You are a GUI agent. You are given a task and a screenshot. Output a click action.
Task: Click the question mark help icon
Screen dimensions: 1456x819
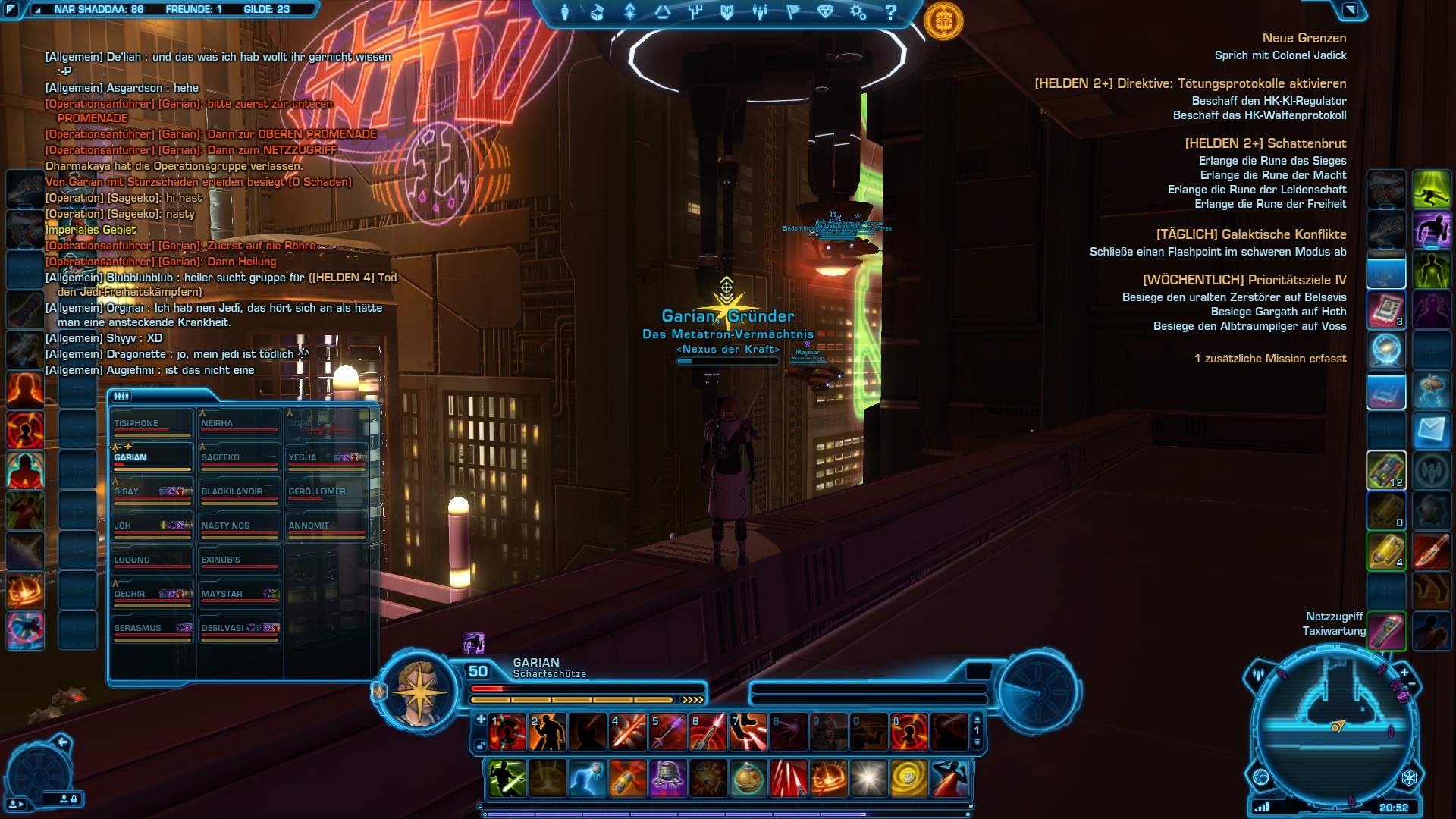click(x=891, y=12)
